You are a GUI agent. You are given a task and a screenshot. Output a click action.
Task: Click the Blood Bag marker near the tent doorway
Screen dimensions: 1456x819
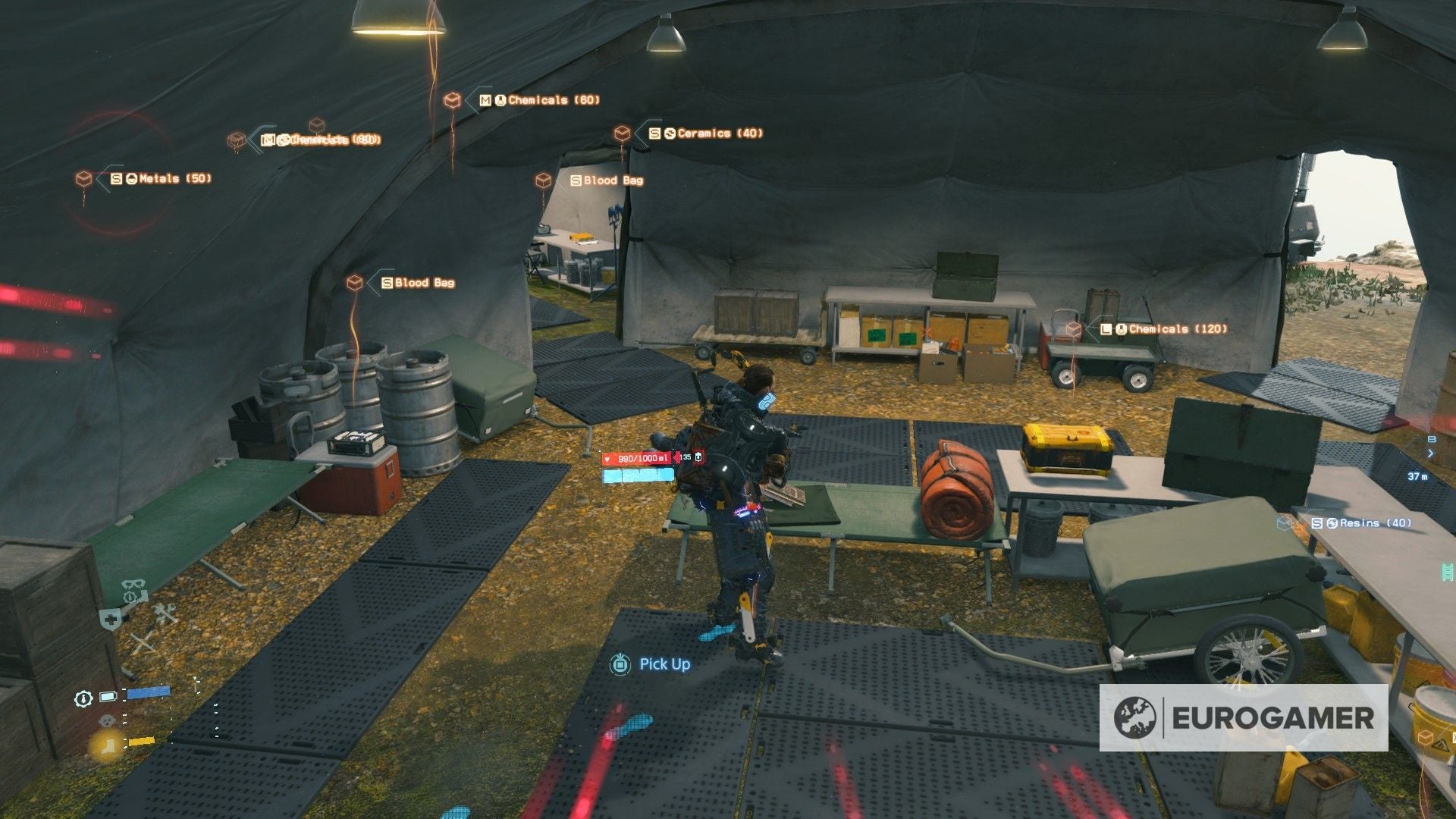[x=543, y=180]
